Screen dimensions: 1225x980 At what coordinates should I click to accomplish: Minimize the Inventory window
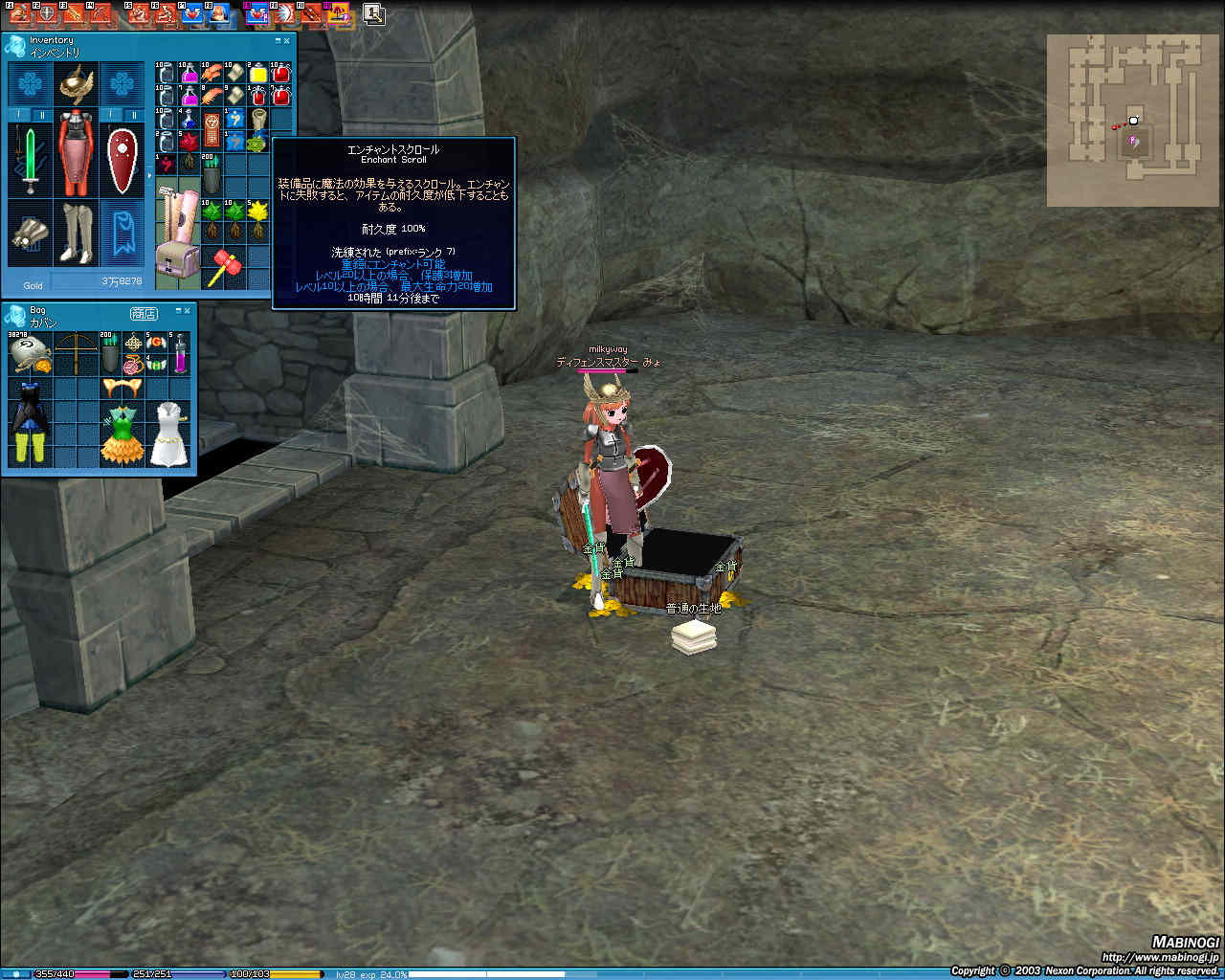(278, 41)
